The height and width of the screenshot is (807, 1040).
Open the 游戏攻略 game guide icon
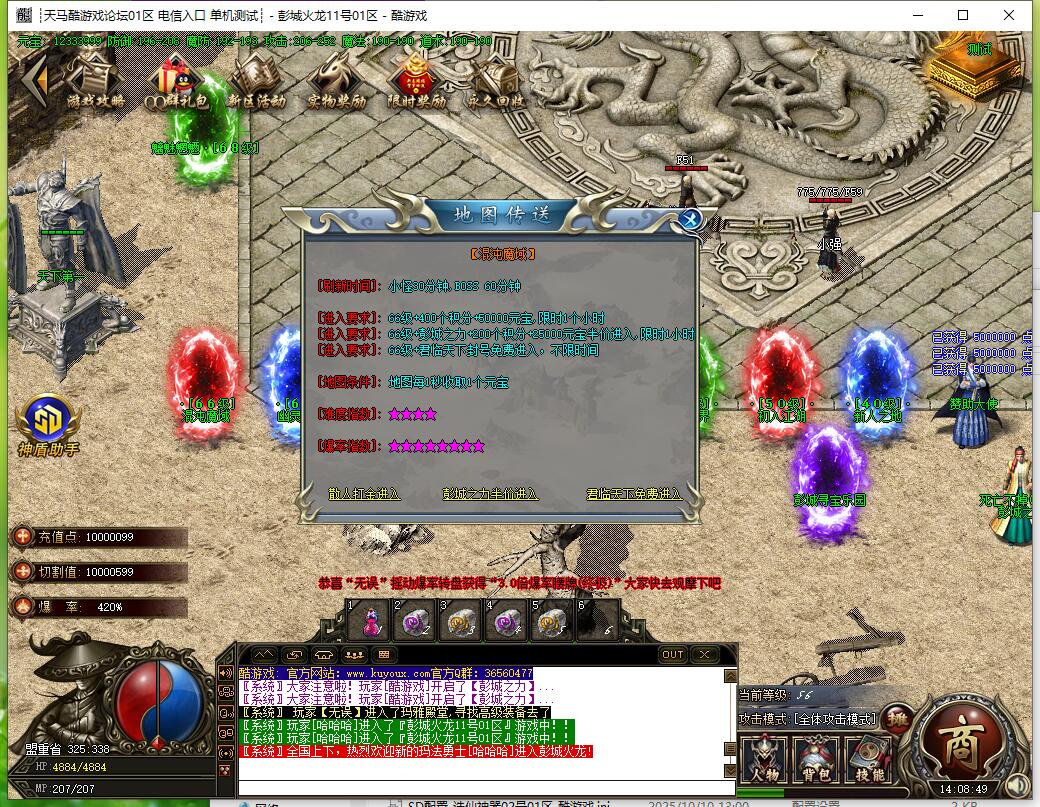click(x=96, y=79)
